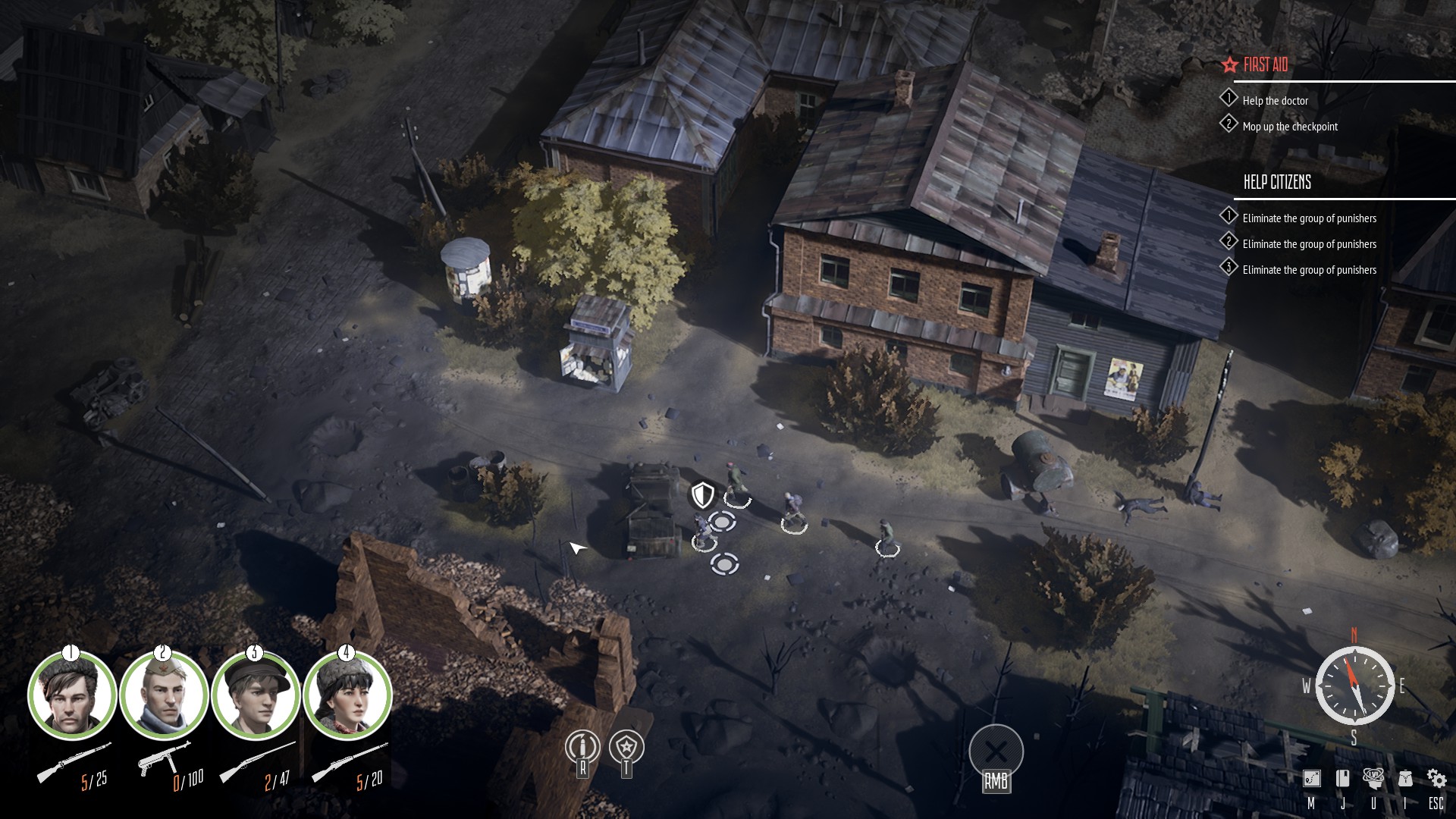Click the compass dial
Image resolution: width=1456 pixels, height=819 pixels.
(x=1354, y=686)
